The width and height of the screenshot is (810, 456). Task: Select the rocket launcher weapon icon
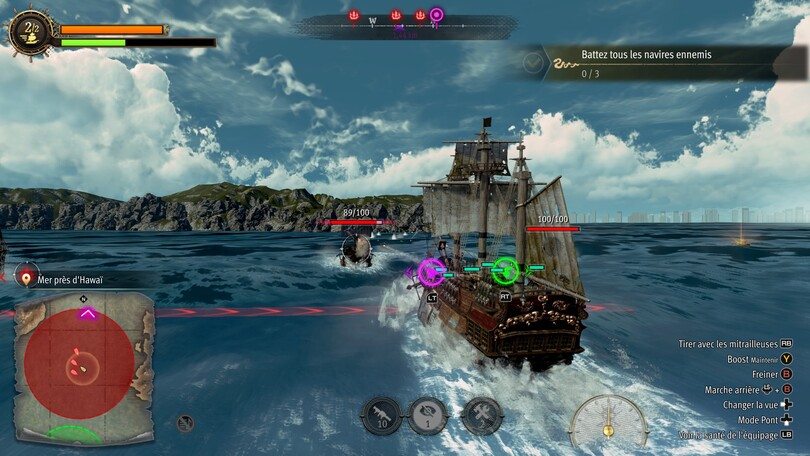tap(381, 415)
